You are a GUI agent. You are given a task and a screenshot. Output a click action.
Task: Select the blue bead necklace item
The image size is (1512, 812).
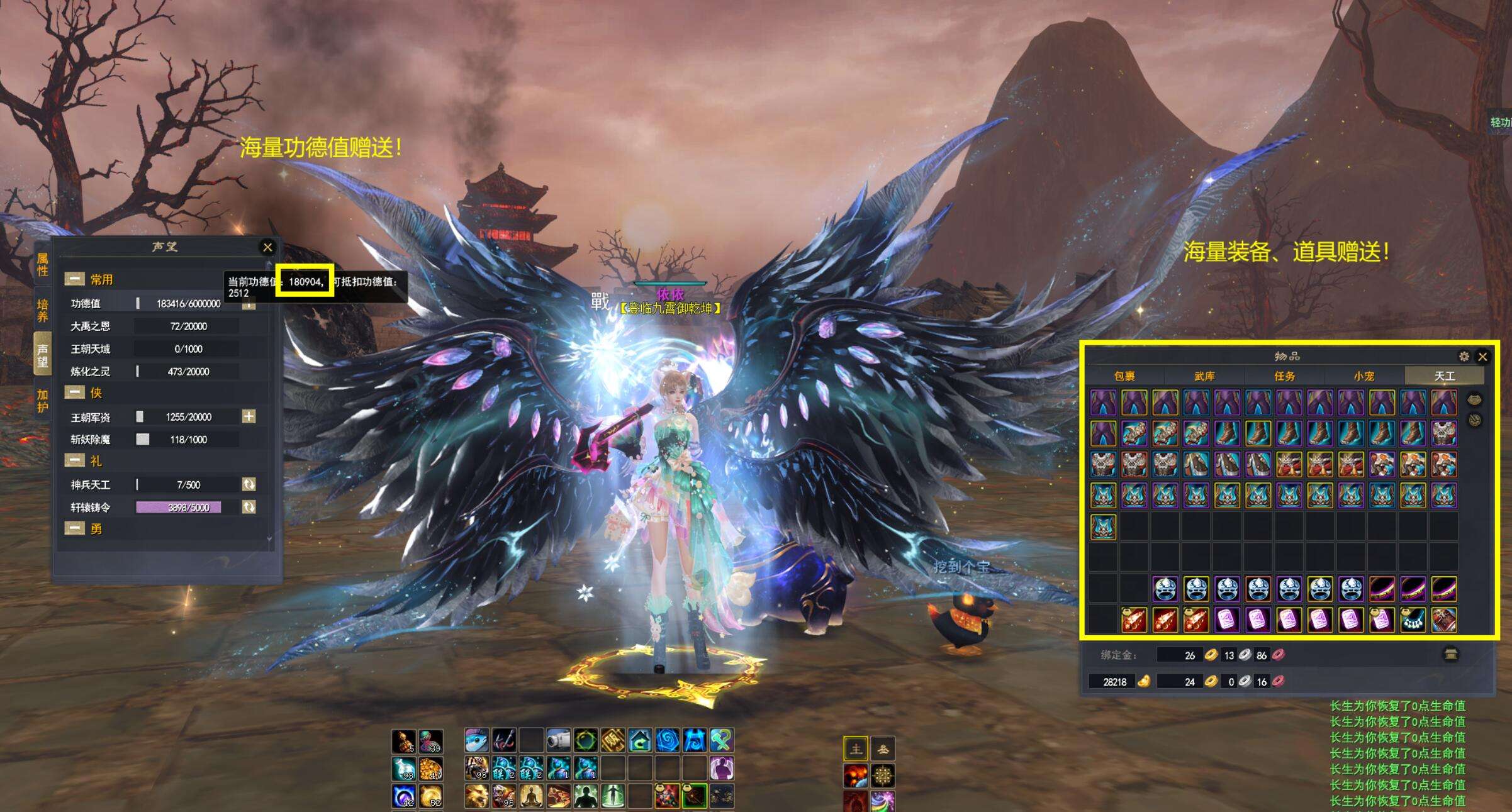point(1413,620)
